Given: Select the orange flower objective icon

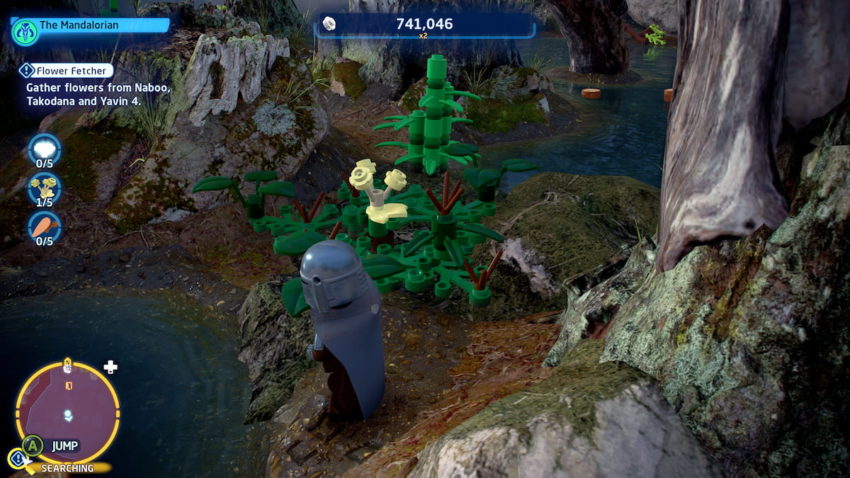Looking at the screenshot, I should coord(44,227).
